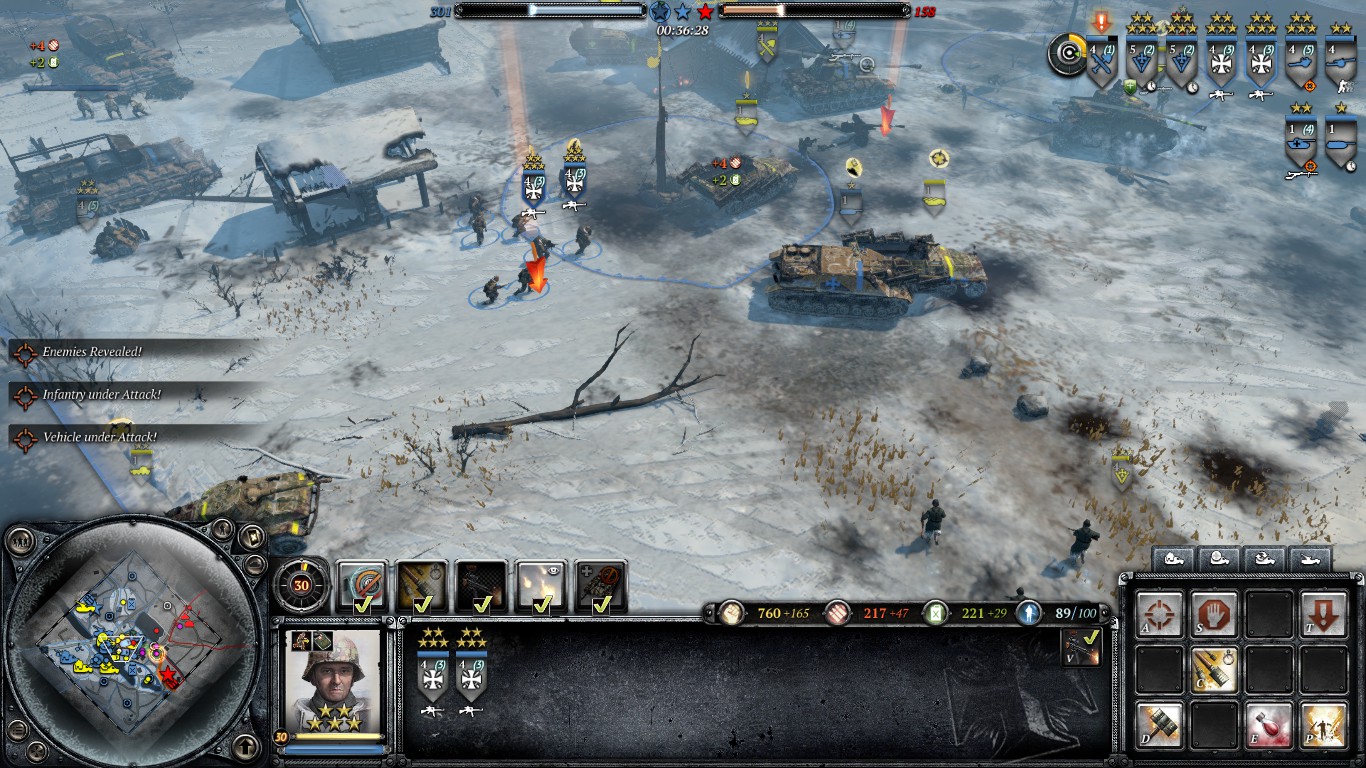Viewport: 1366px width, 768px height.
Task: Activate the Attack Move crosshair command
Action: click(x=1160, y=615)
